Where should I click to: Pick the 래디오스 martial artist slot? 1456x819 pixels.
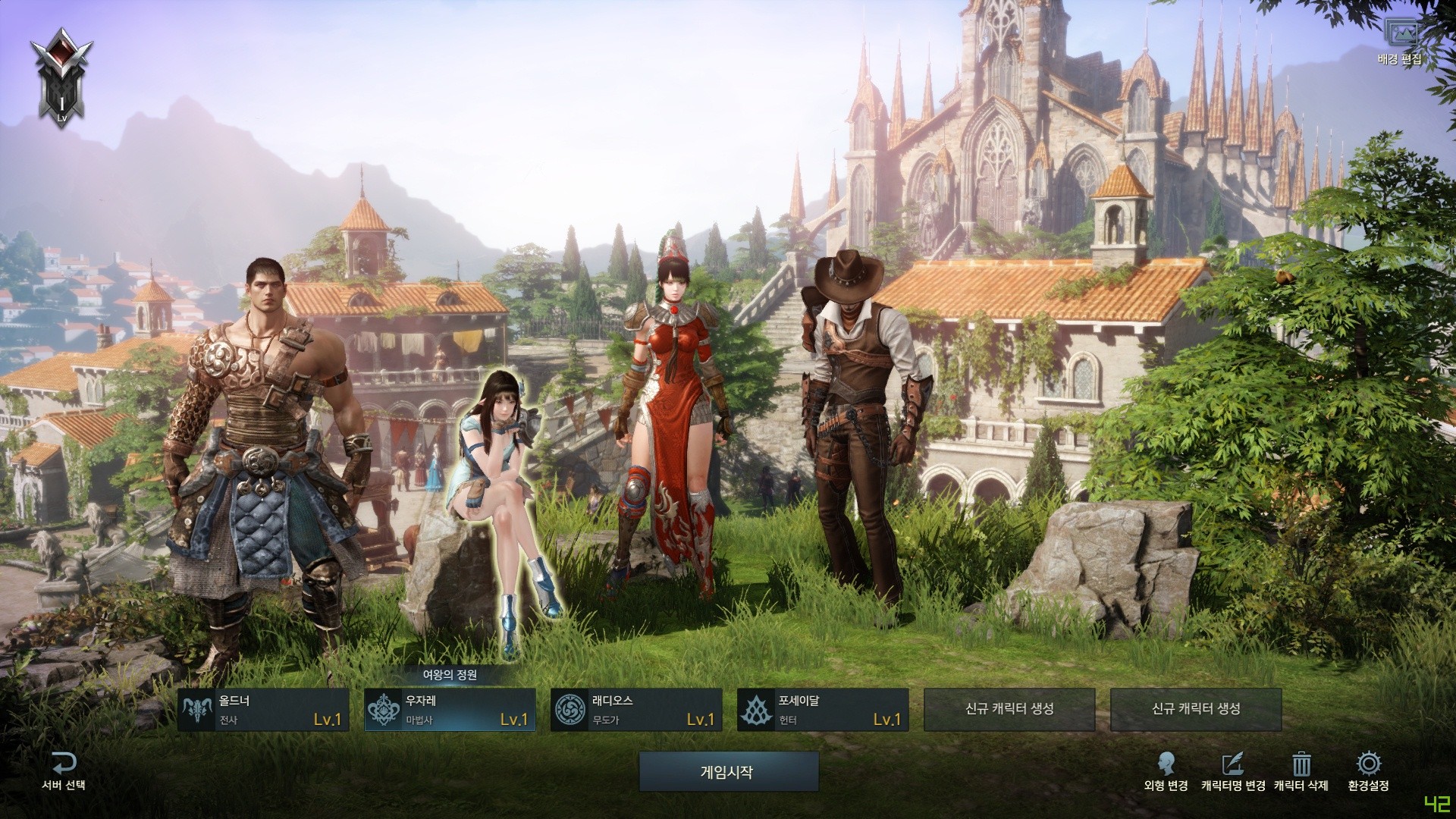(636, 710)
